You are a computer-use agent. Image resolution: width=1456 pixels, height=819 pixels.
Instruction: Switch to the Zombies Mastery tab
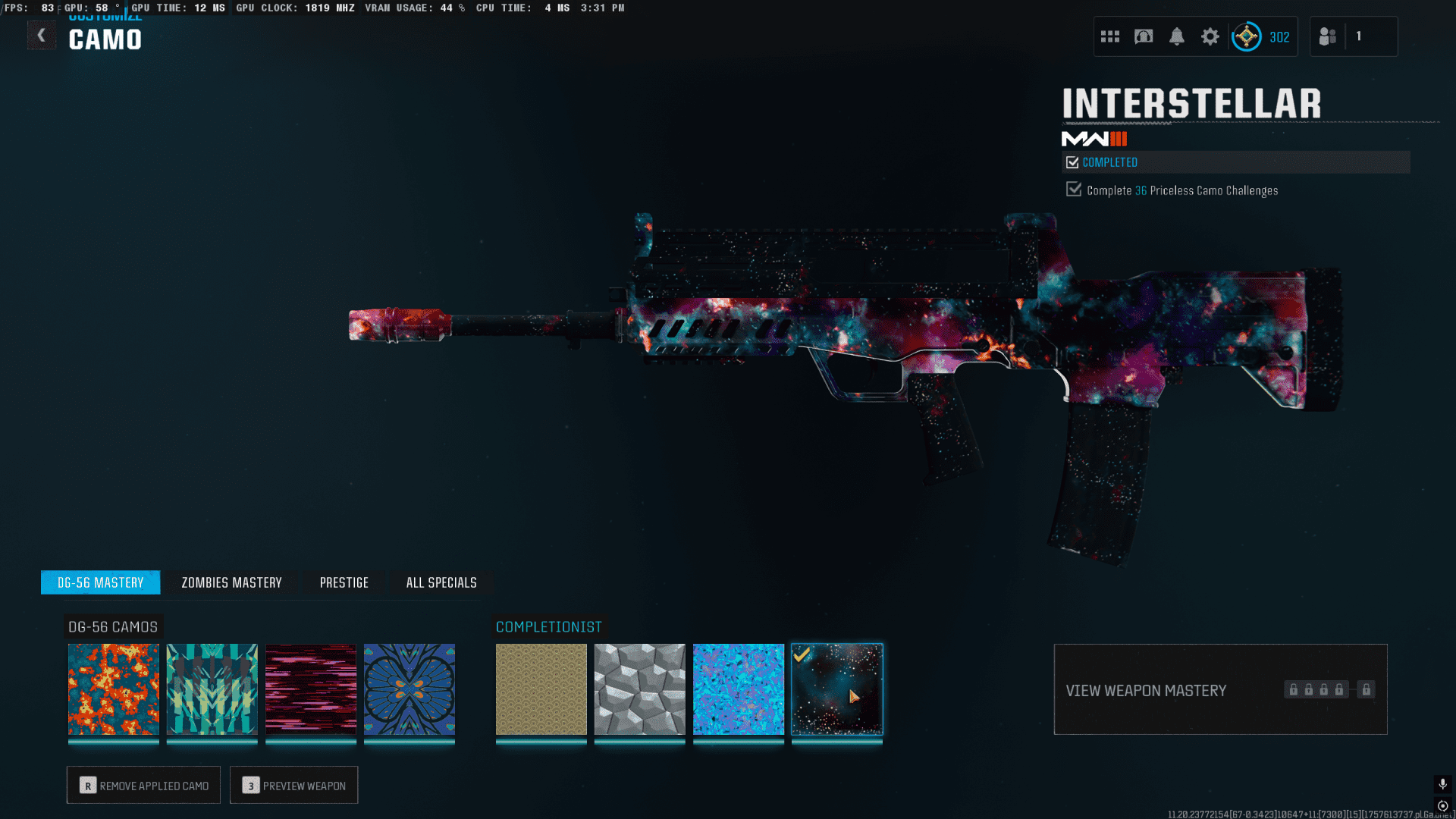pos(231,582)
